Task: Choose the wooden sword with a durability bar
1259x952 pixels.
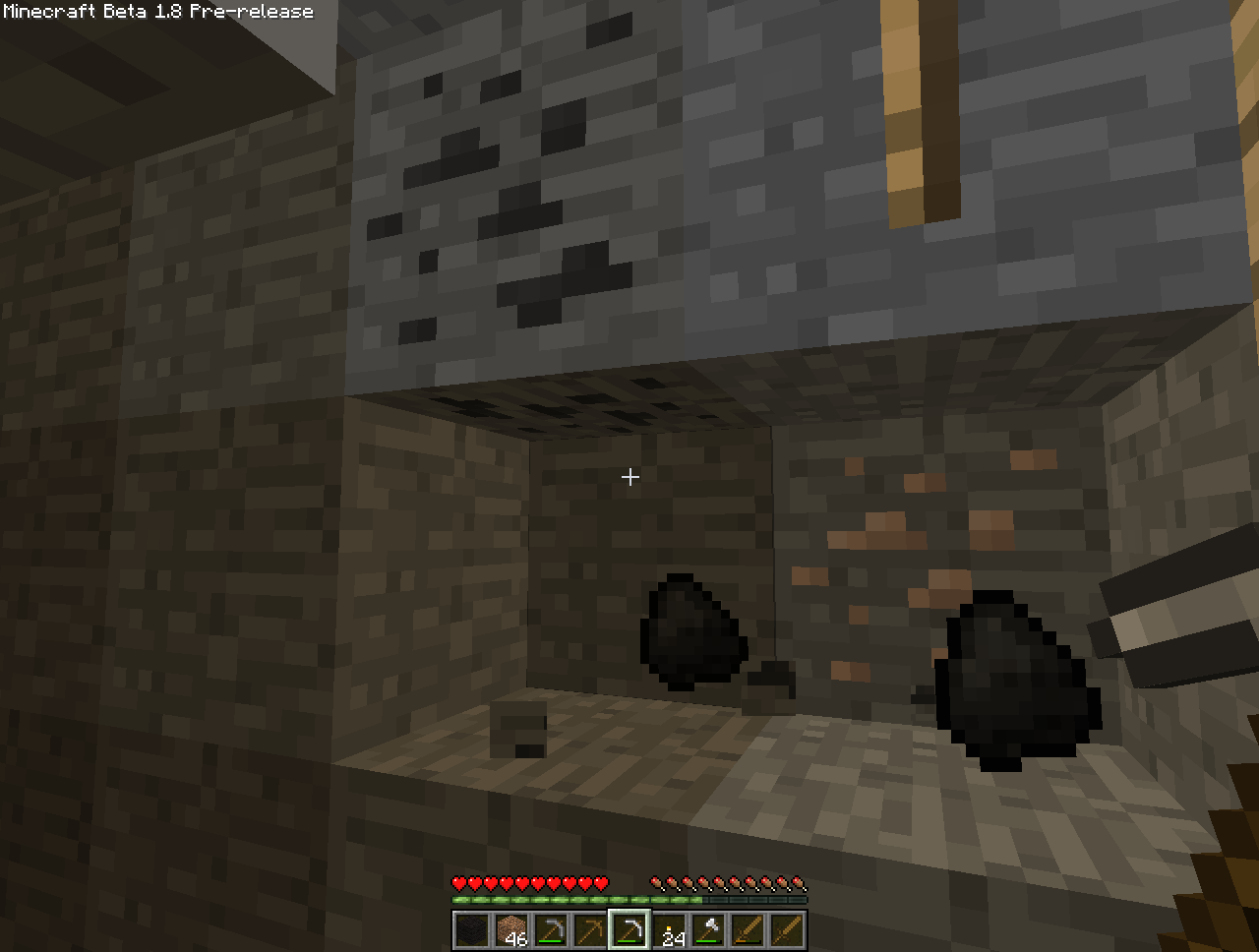Action: (748, 930)
